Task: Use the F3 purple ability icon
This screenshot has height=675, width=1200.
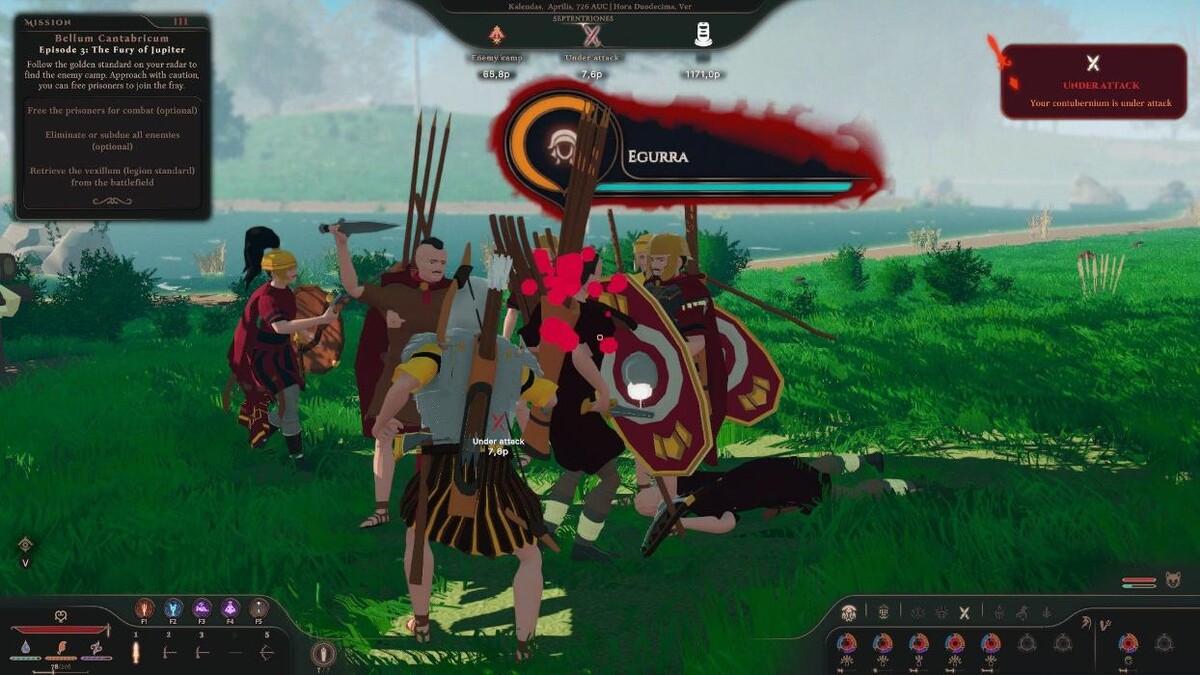Action: [202, 608]
